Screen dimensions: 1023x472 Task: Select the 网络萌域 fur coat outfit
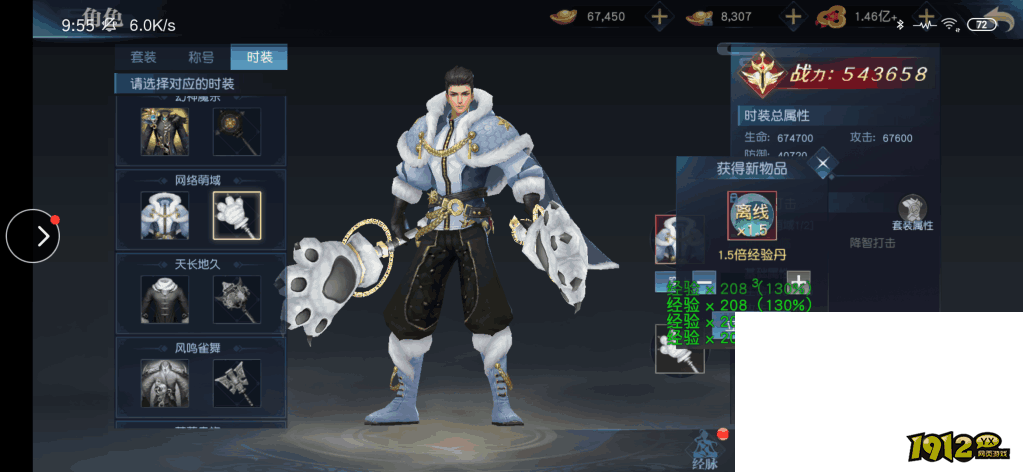[x=165, y=216]
